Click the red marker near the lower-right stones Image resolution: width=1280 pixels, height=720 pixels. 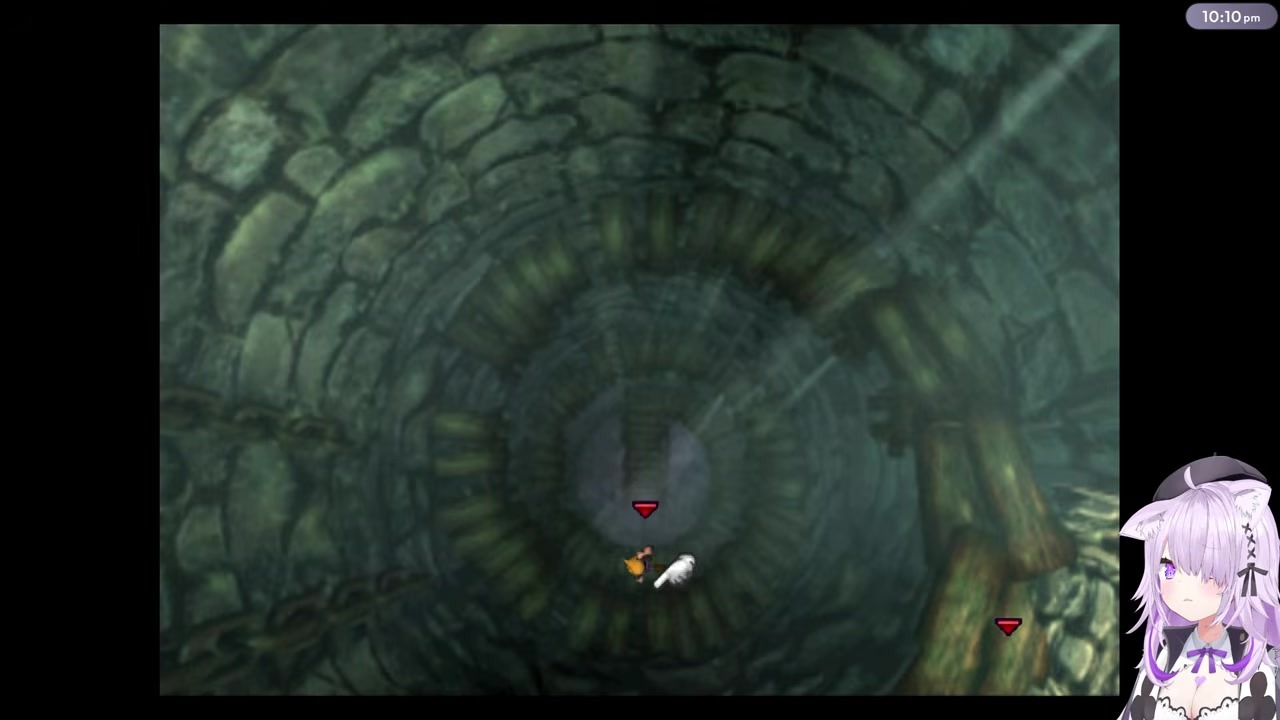[x=1008, y=626]
